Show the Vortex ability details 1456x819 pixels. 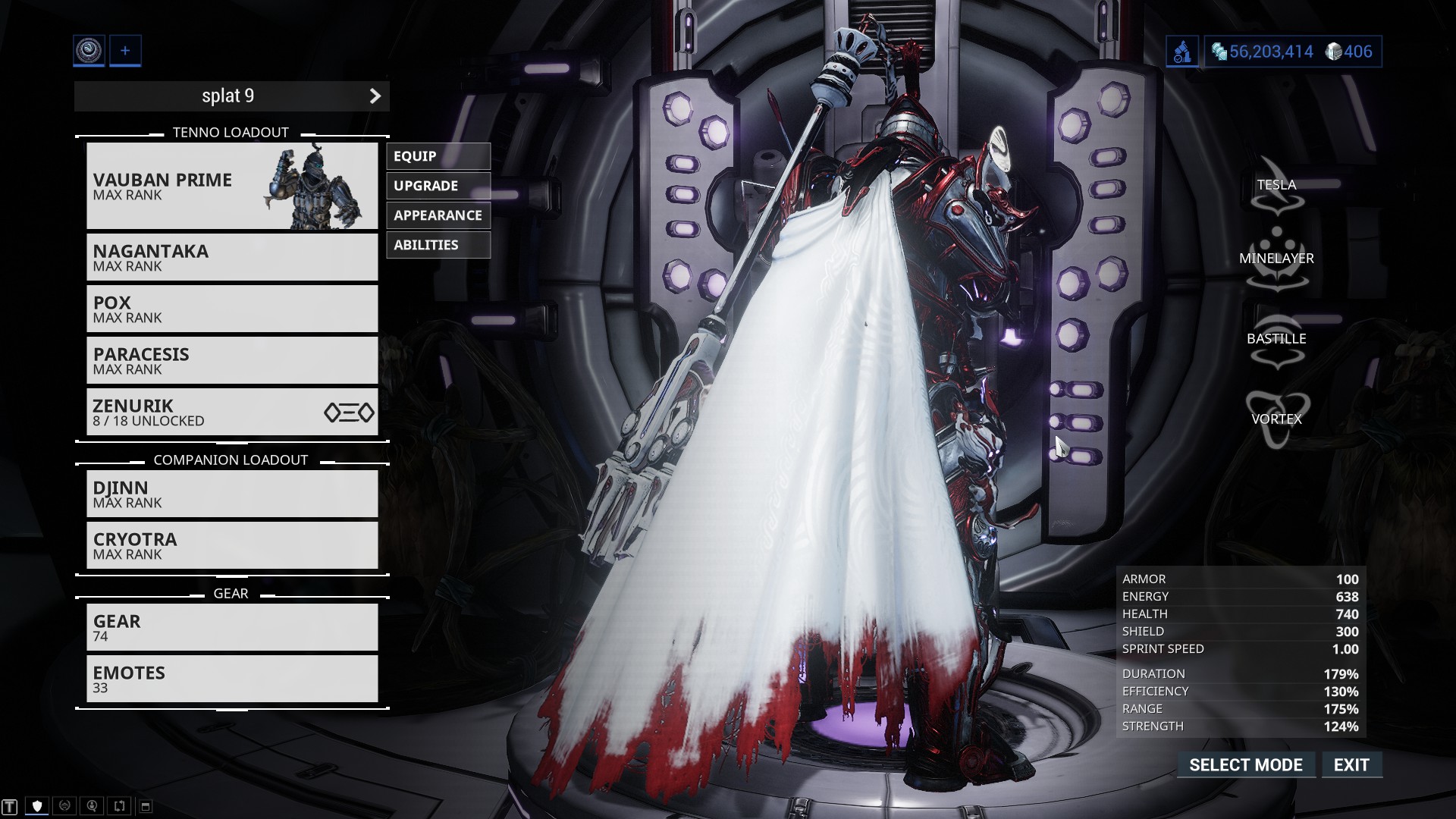click(x=1276, y=419)
